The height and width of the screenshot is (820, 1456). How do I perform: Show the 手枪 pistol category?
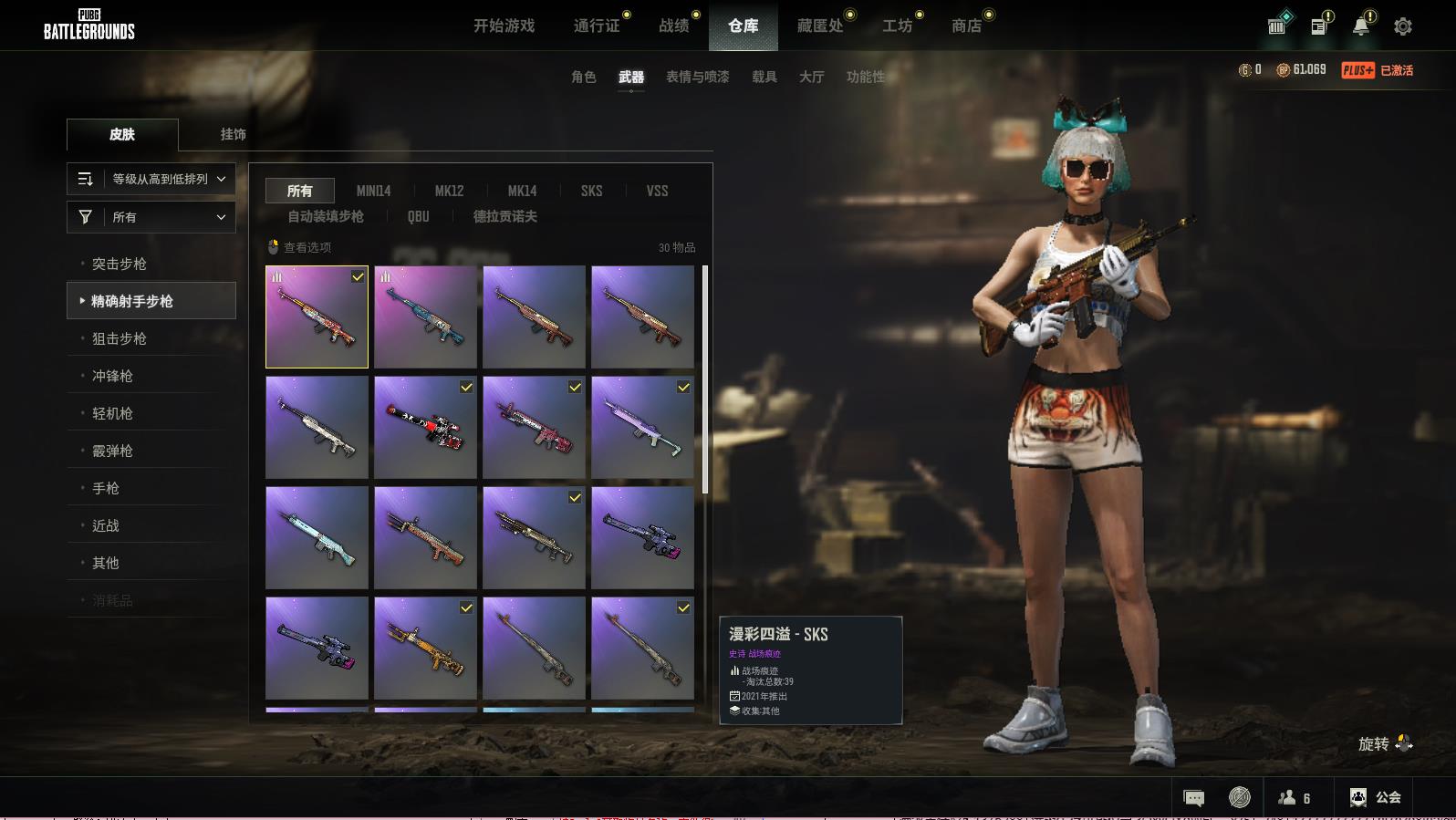106,488
